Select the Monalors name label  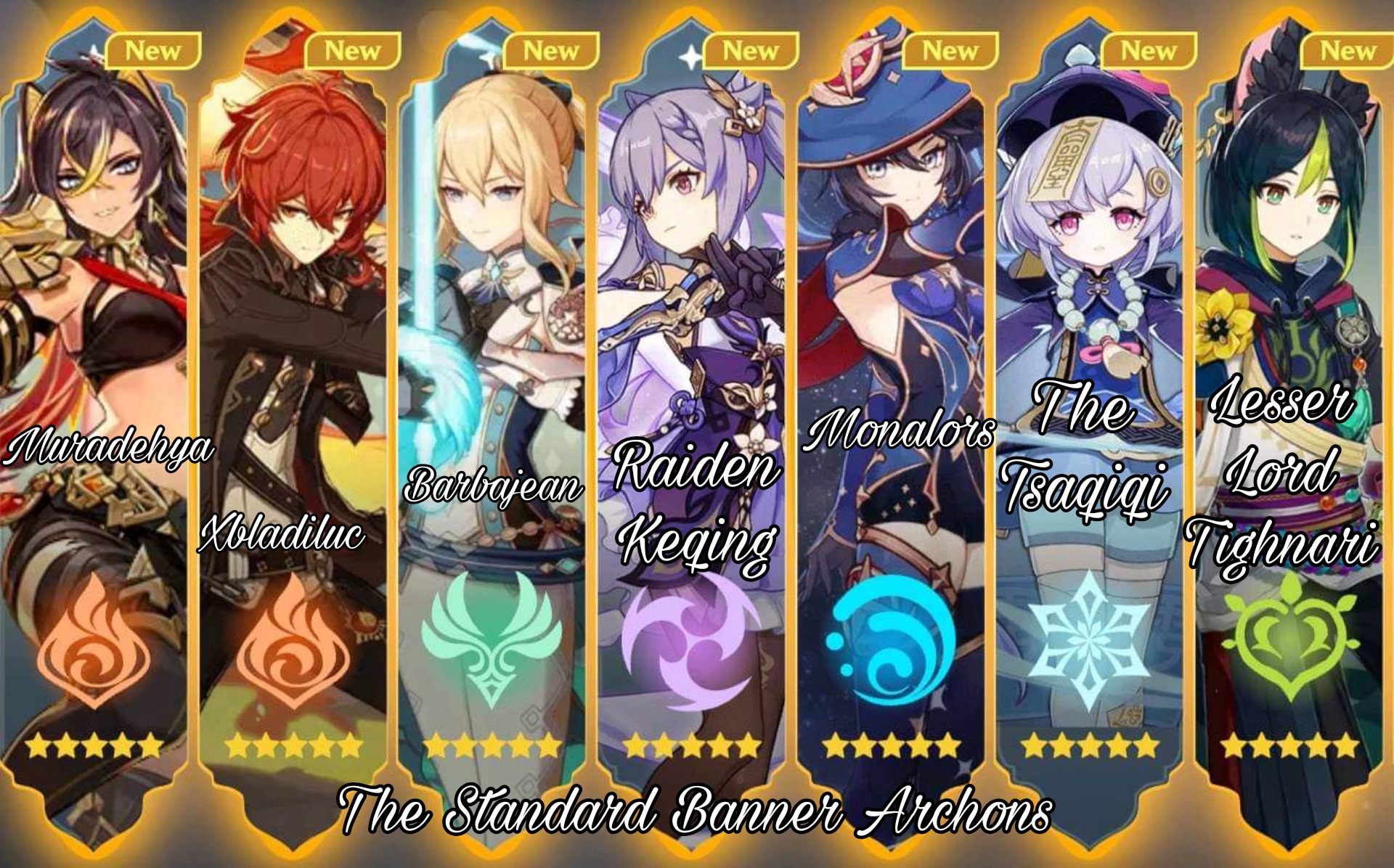(900, 435)
